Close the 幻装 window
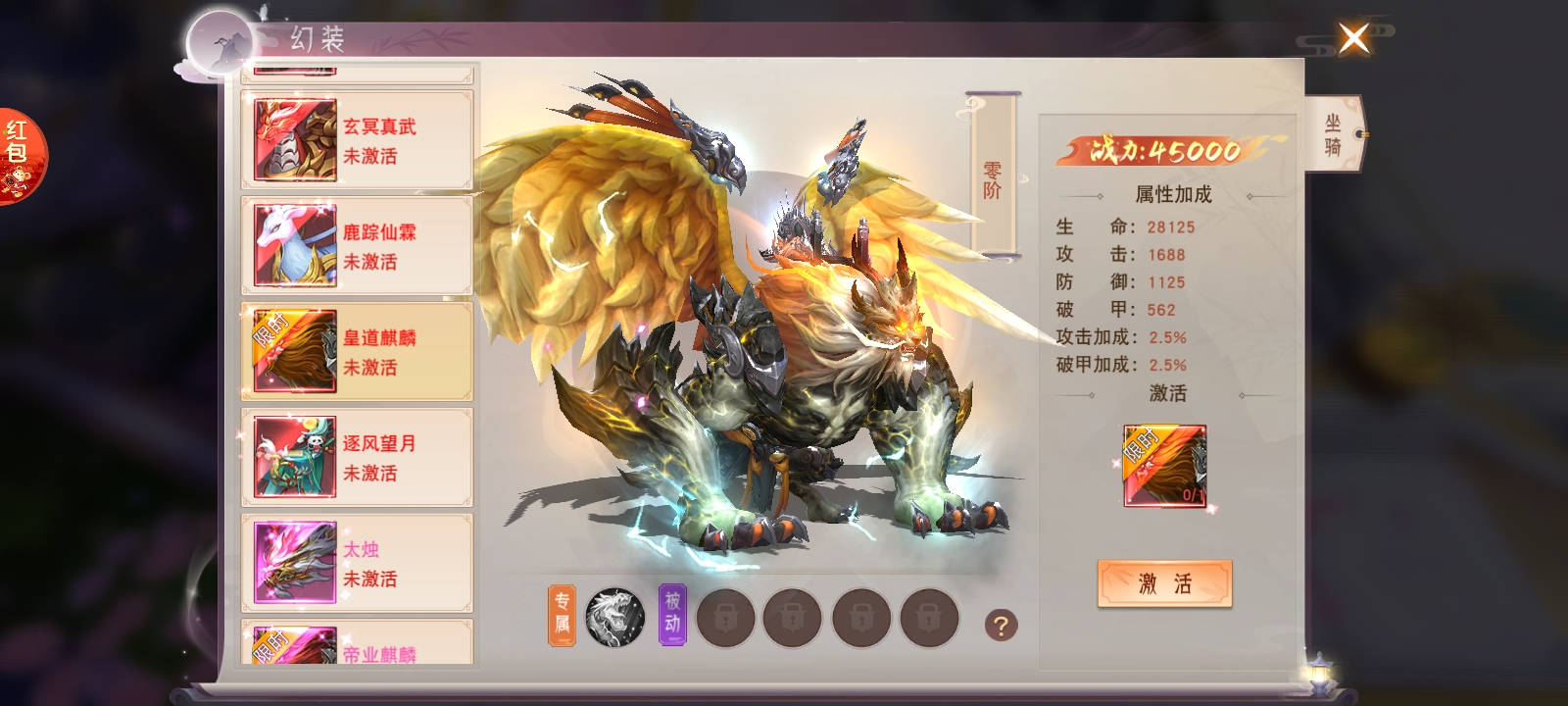The height and width of the screenshot is (706, 1568). coord(1353,40)
